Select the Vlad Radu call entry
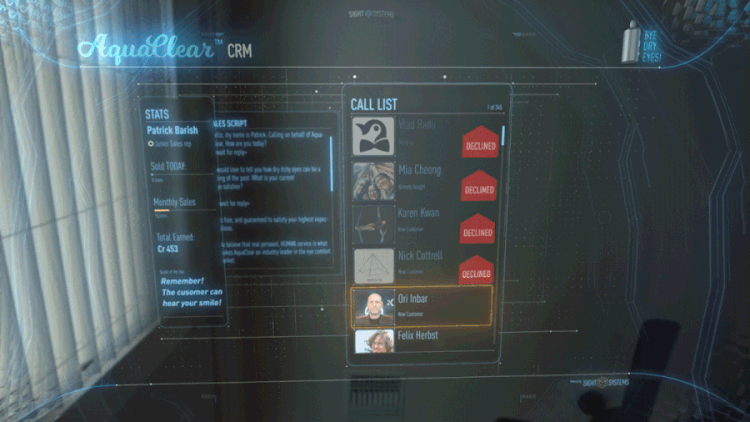This screenshot has width=750, height=422. [x=420, y=136]
